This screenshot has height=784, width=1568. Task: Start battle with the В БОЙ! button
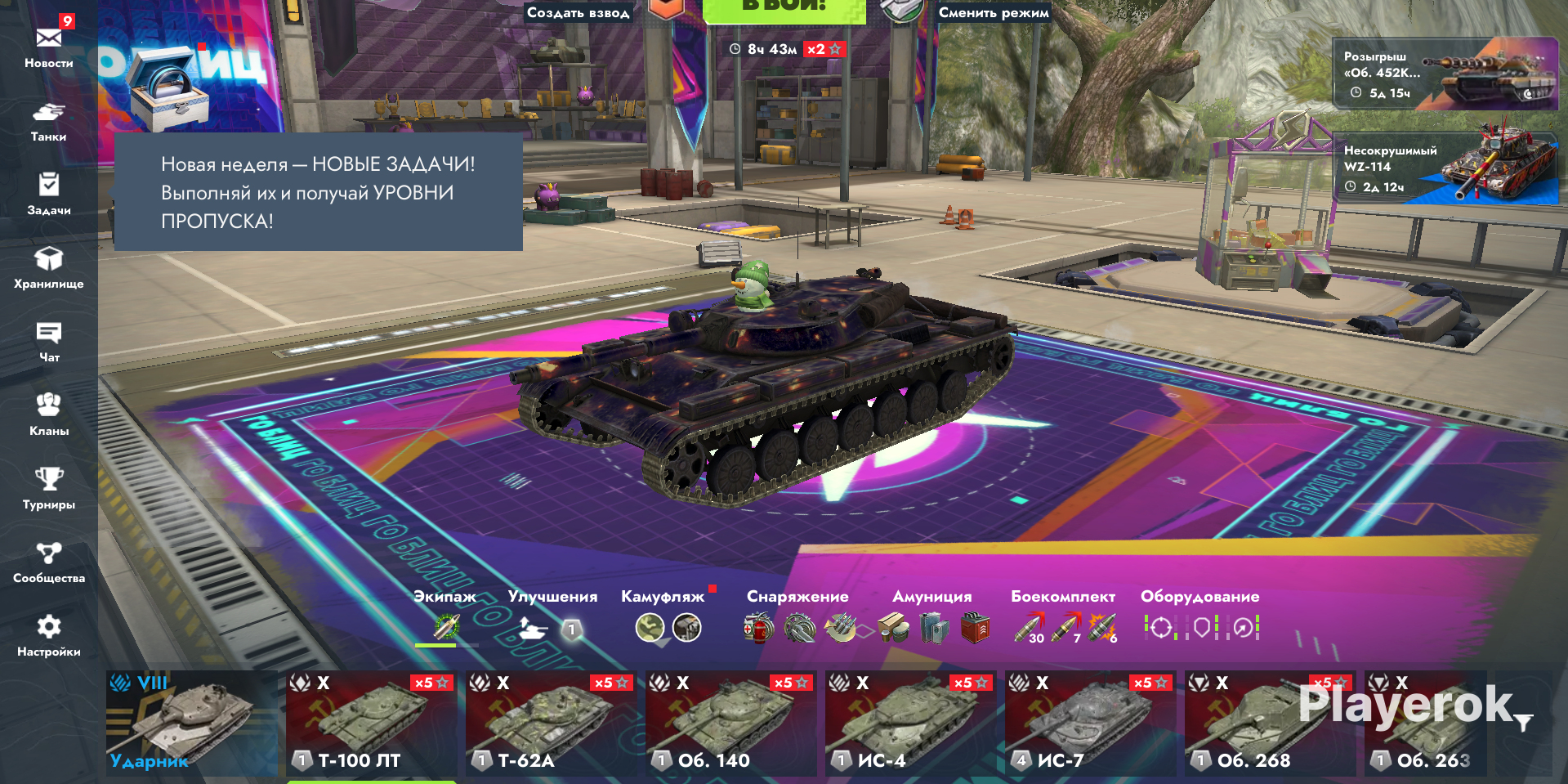click(784, 10)
